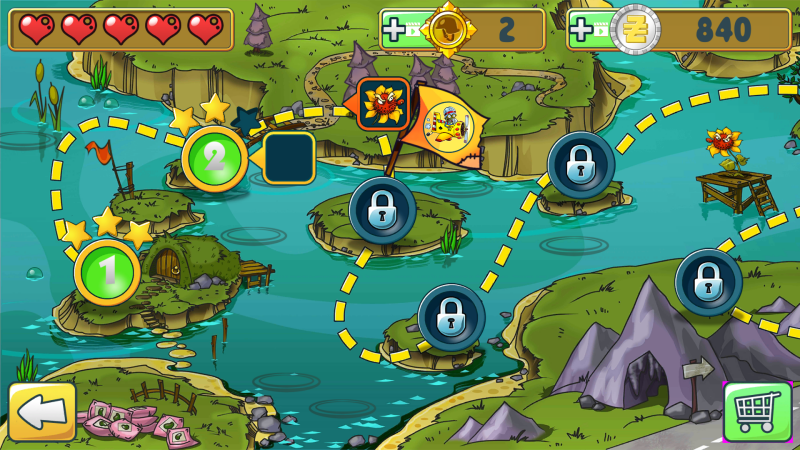Buy more silver coins via the plus button
800x450 pixels.
583,29
